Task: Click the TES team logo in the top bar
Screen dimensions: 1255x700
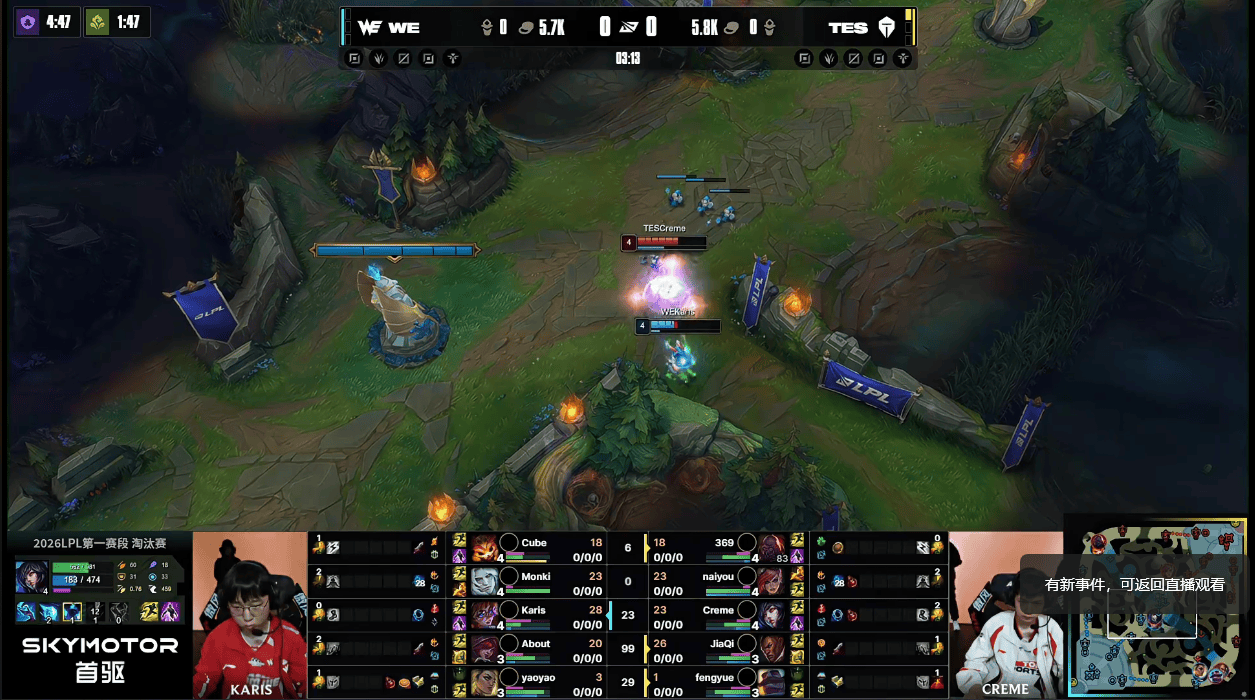Action: 886,28
